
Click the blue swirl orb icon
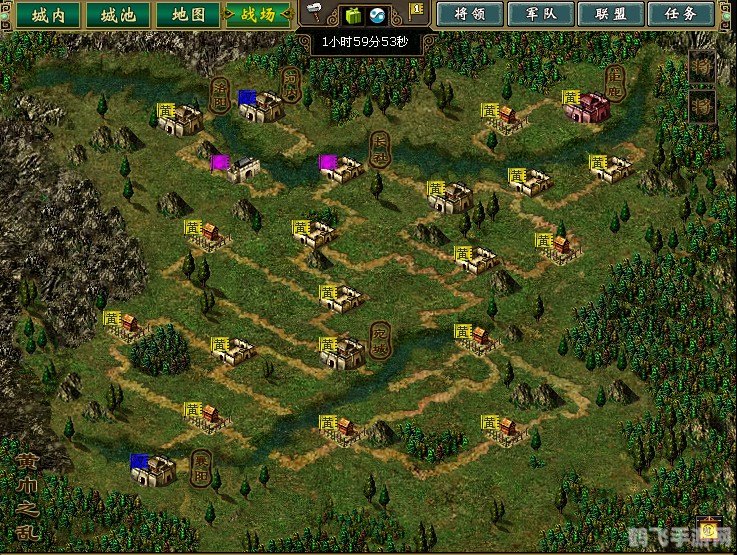(x=379, y=15)
